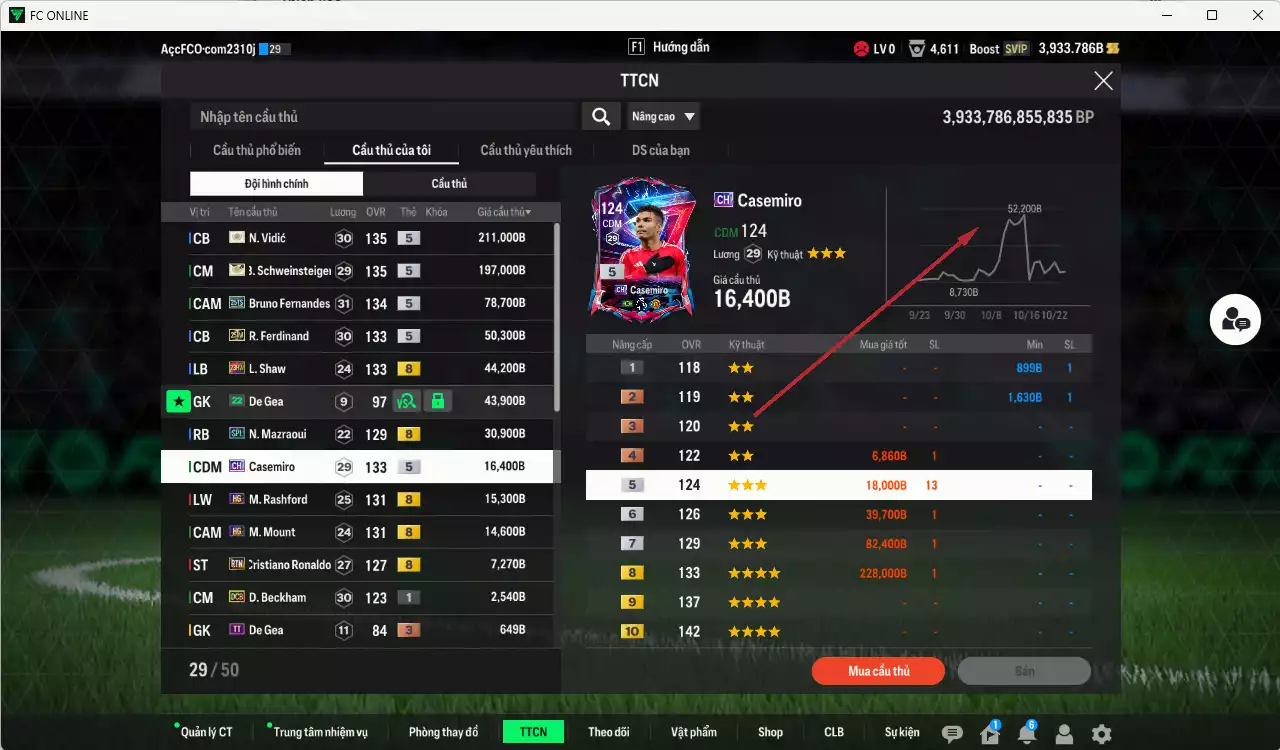1280x750 pixels.
Task: Toggle the favorite star on the GK row
Action: coord(177,400)
